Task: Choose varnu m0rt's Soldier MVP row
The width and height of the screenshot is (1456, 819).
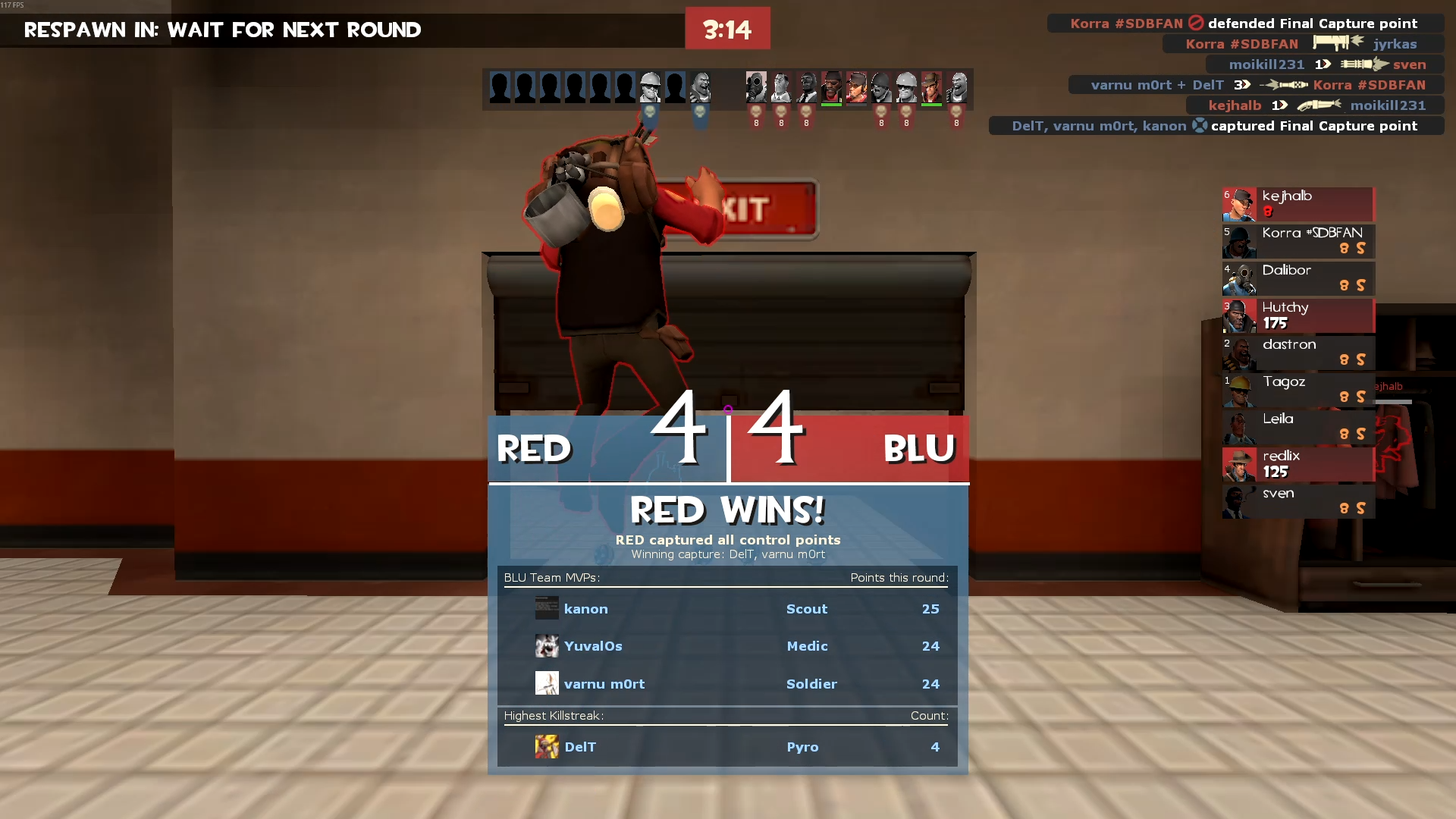Action: [726, 684]
